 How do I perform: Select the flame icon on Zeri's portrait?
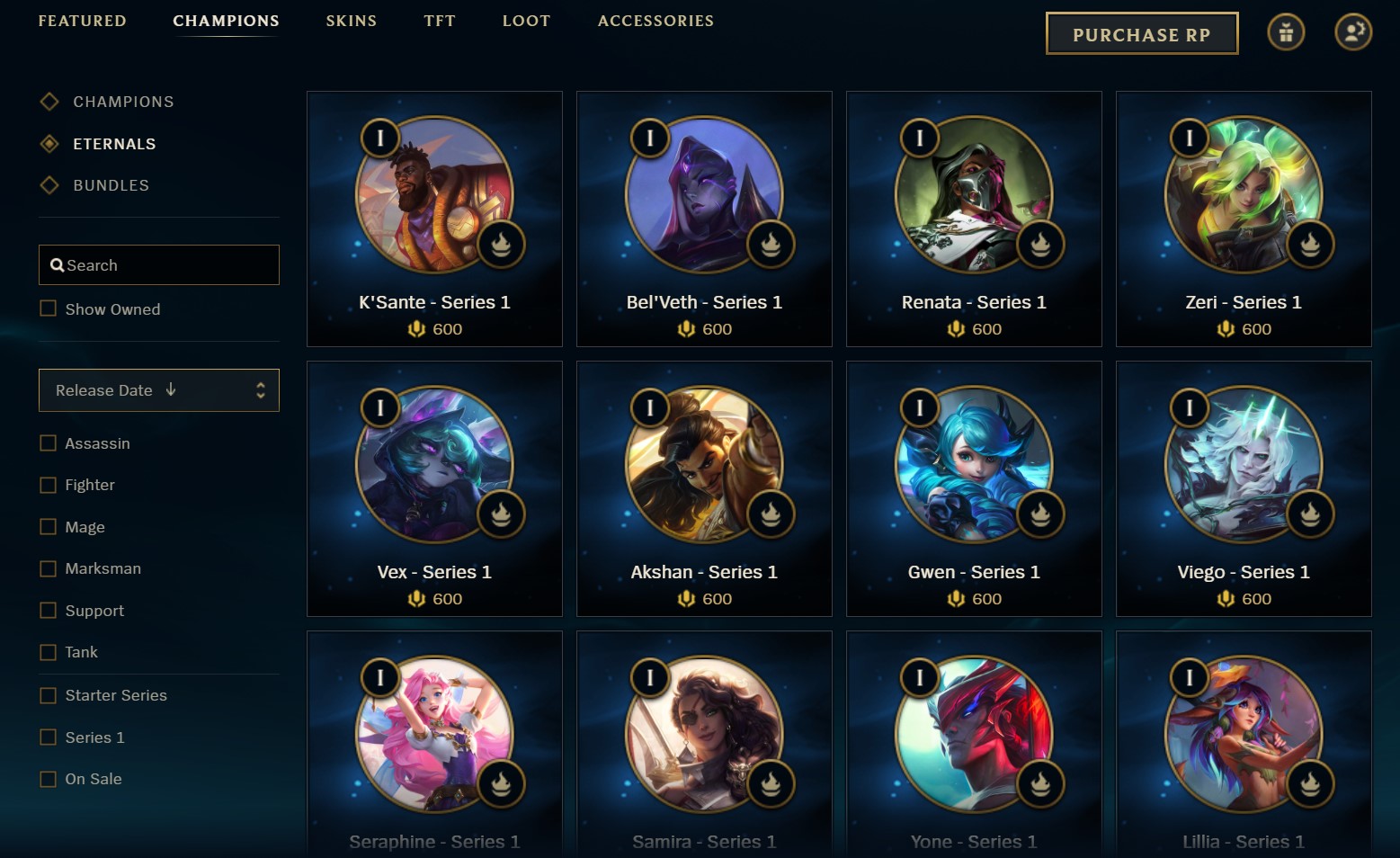click(x=1310, y=245)
